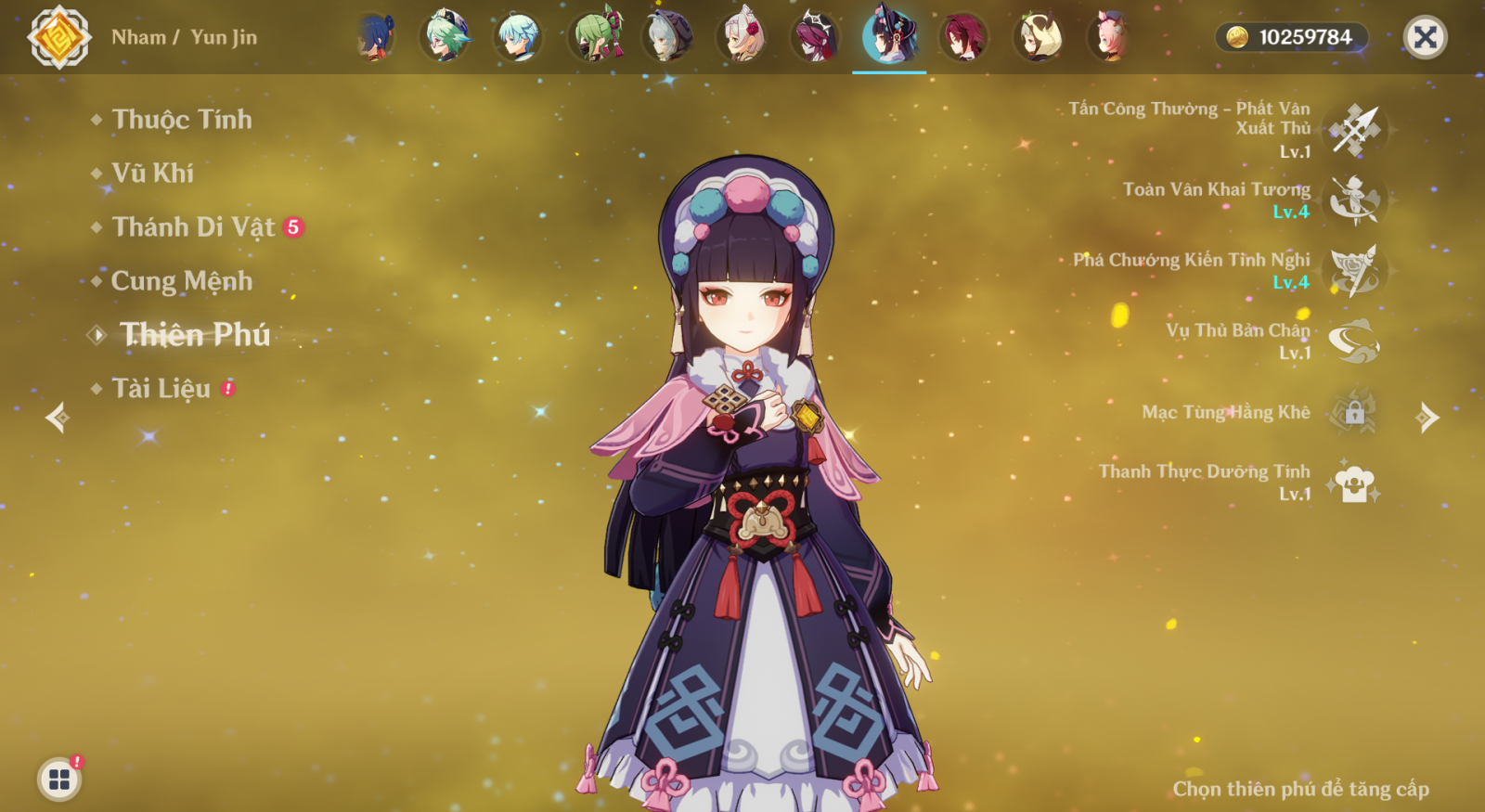Select the Thanh Thực Dưỡng Tính talent
The height and width of the screenshot is (812, 1485).
tap(1354, 483)
